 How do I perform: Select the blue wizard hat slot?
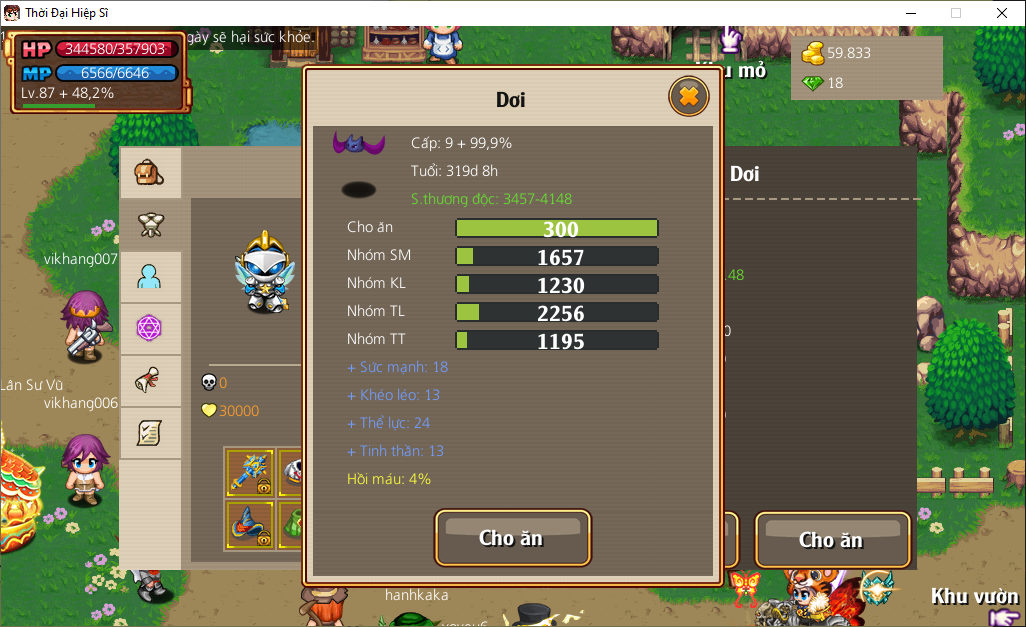tap(249, 524)
